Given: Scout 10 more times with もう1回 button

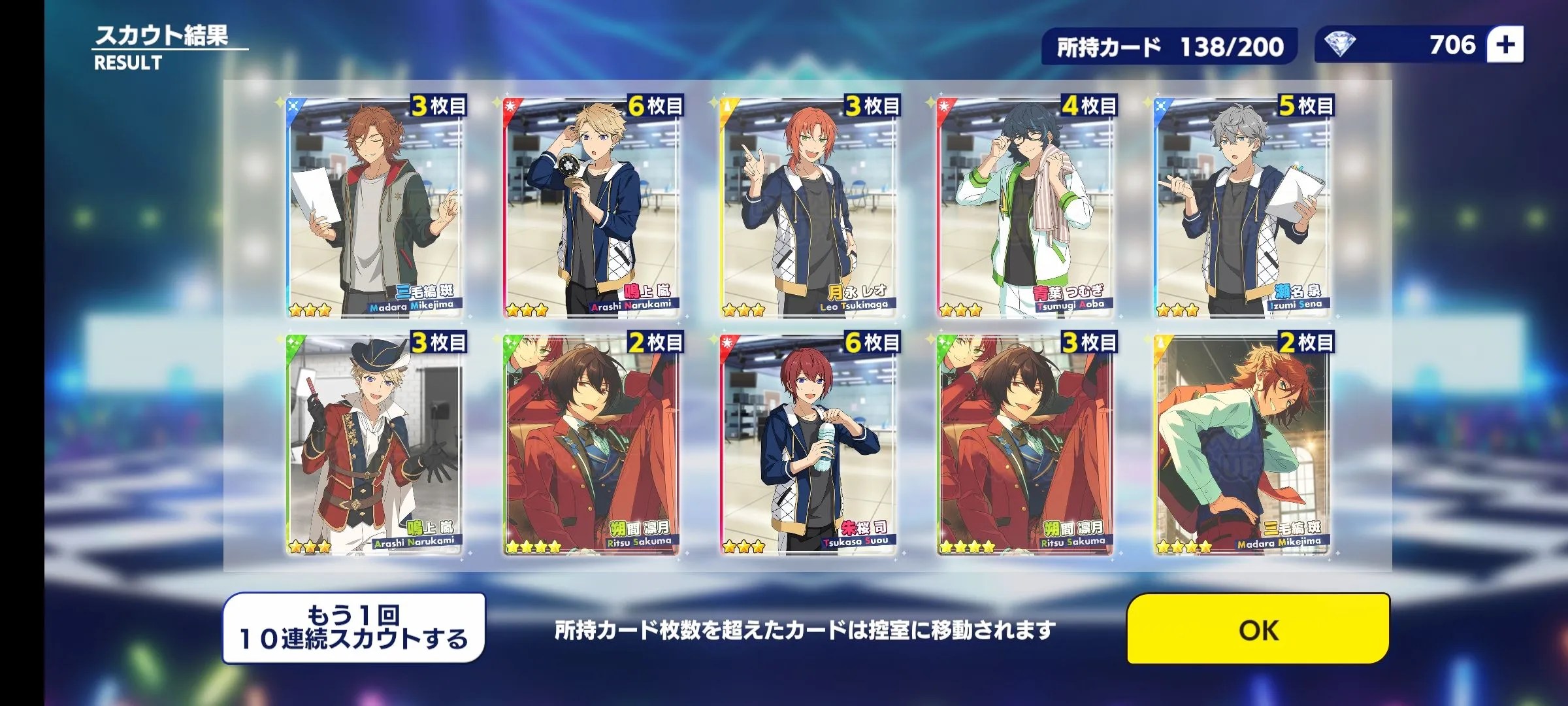Looking at the screenshot, I should coord(354,628).
